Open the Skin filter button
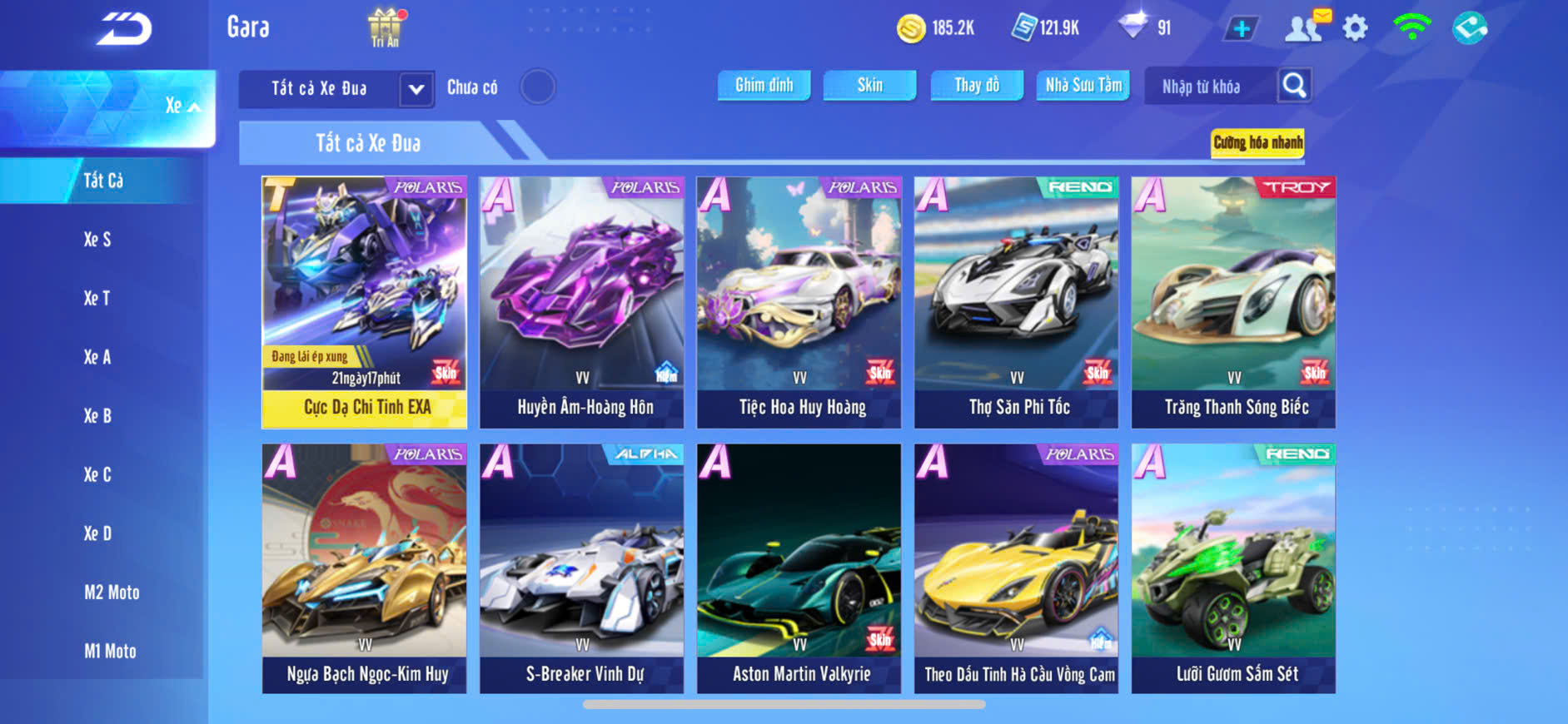Image resolution: width=1568 pixels, height=724 pixels. click(869, 85)
